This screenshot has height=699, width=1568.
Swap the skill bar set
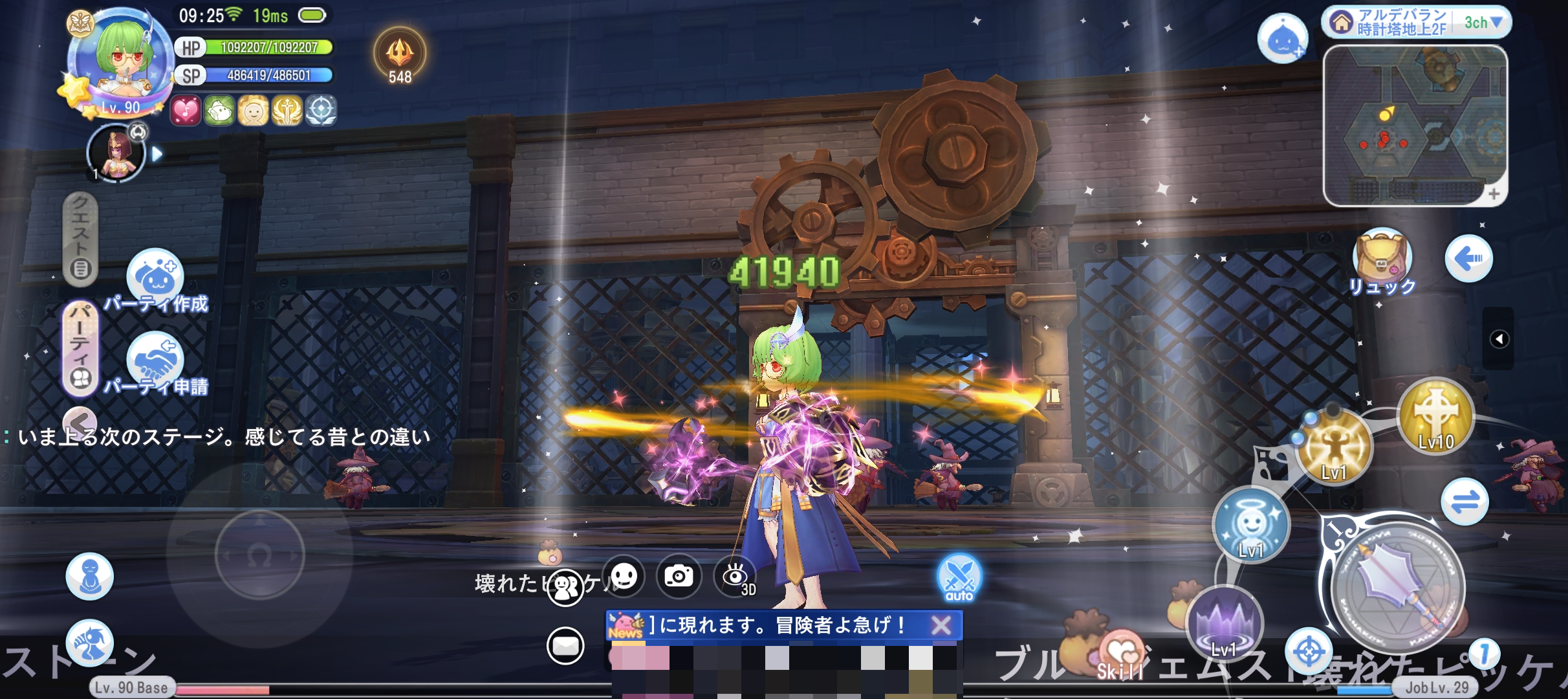pyautogui.click(x=1465, y=502)
